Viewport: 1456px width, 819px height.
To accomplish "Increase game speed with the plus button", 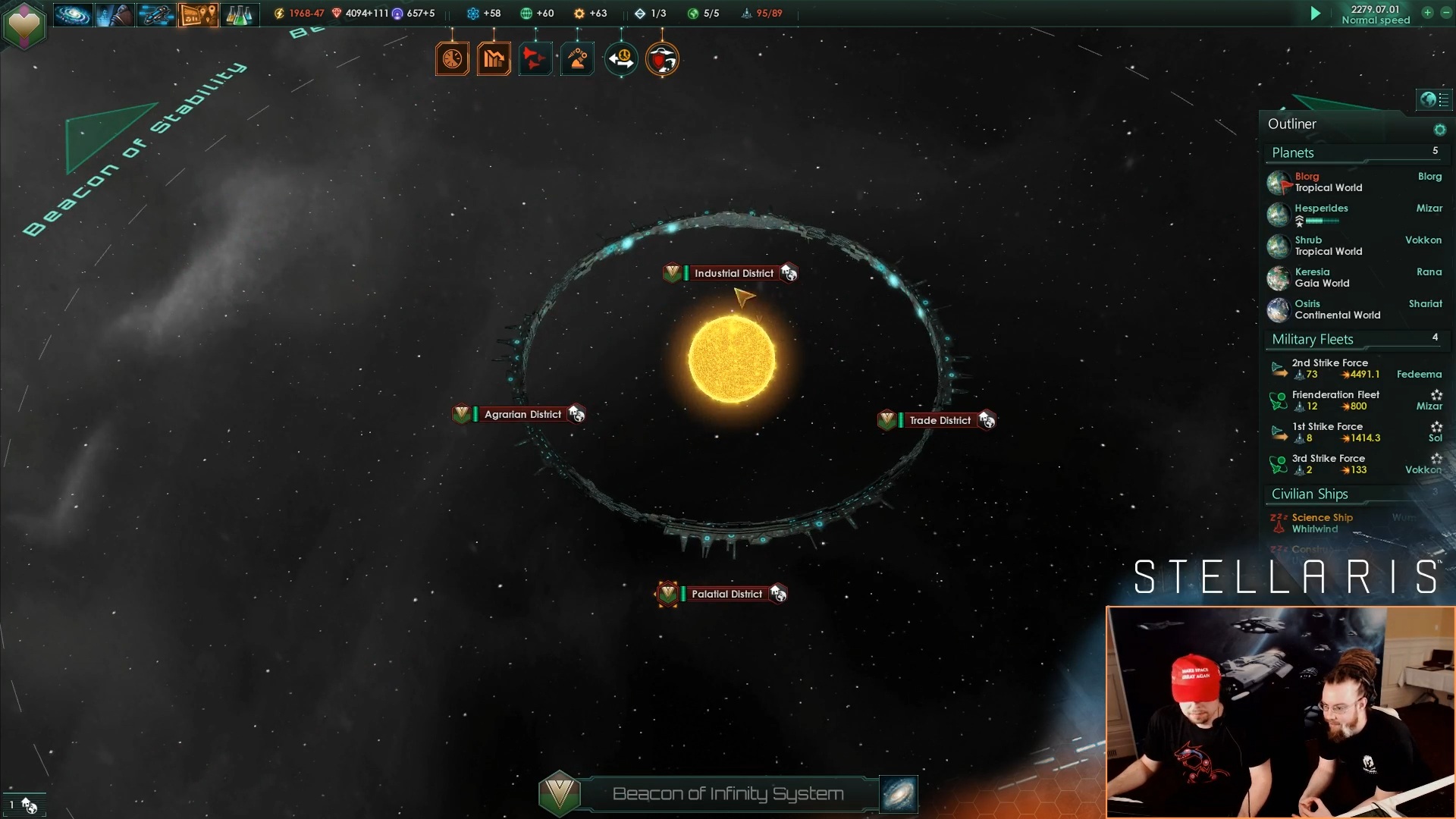I will pyautogui.click(x=1427, y=13).
